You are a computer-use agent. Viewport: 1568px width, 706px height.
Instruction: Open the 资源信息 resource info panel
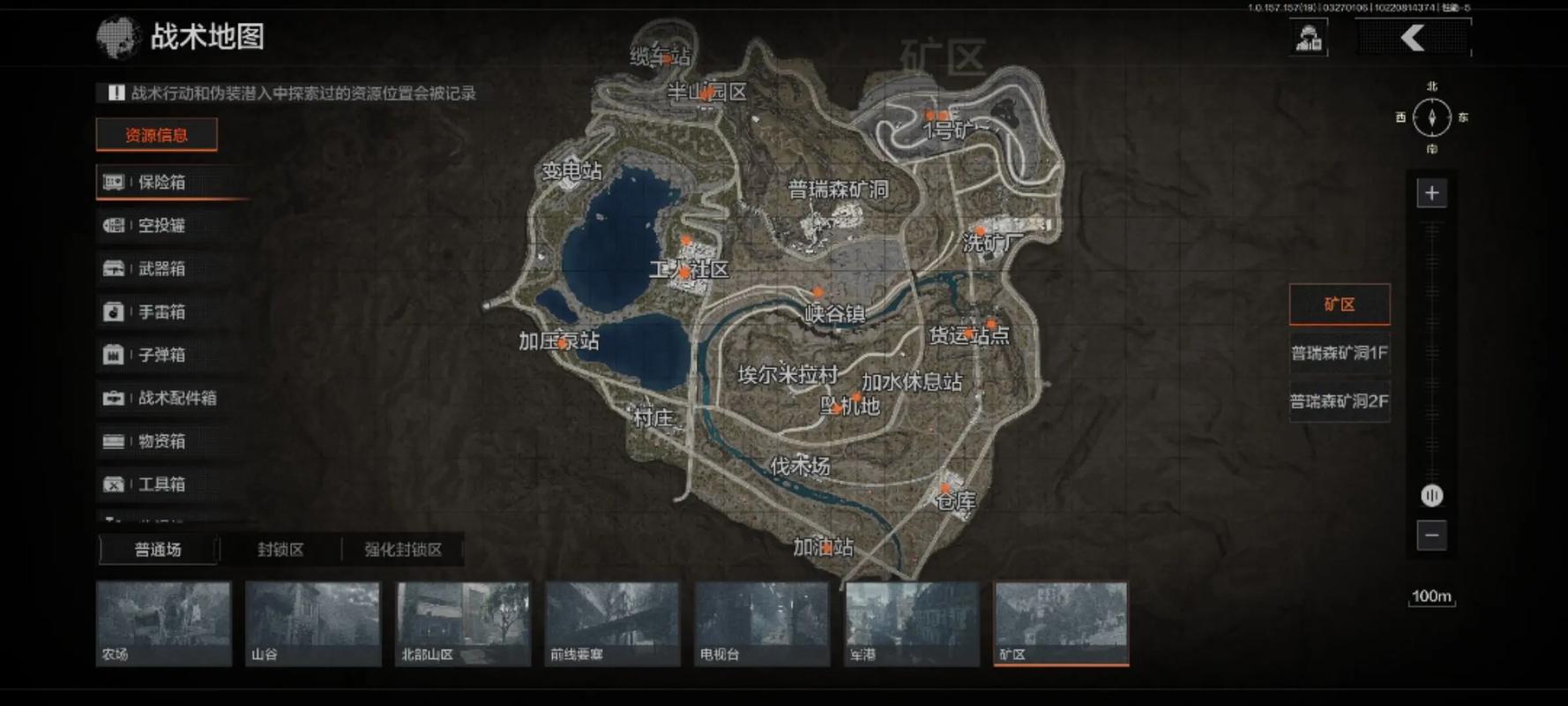point(156,135)
